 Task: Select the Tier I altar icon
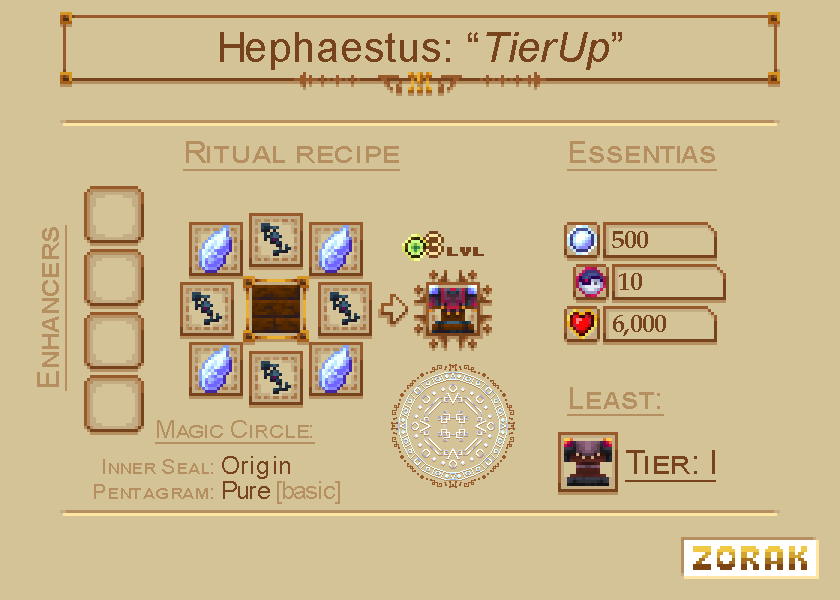pyautogui.click(x=587, y=462)
